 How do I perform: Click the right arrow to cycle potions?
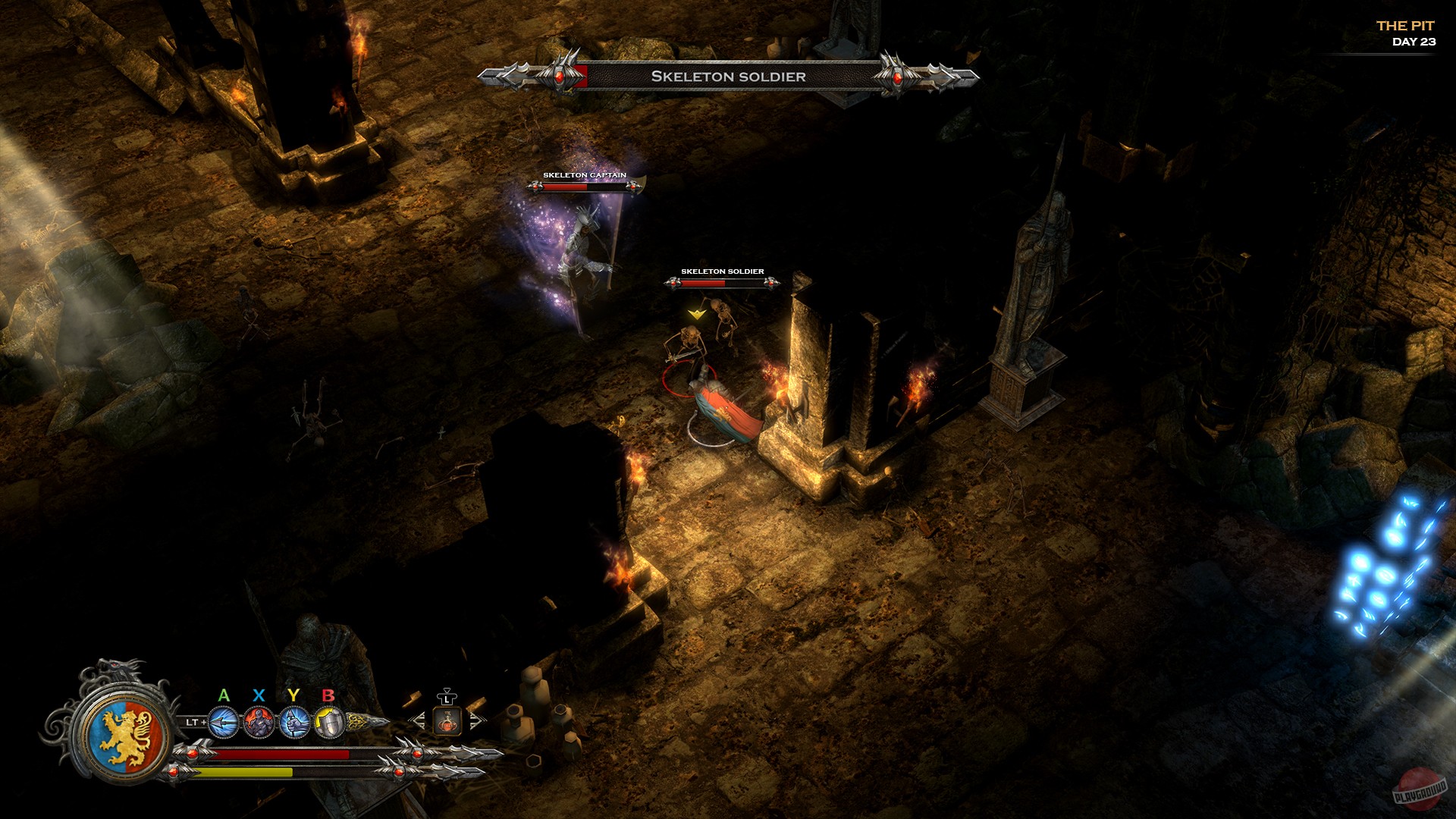[x=478, y=722]
